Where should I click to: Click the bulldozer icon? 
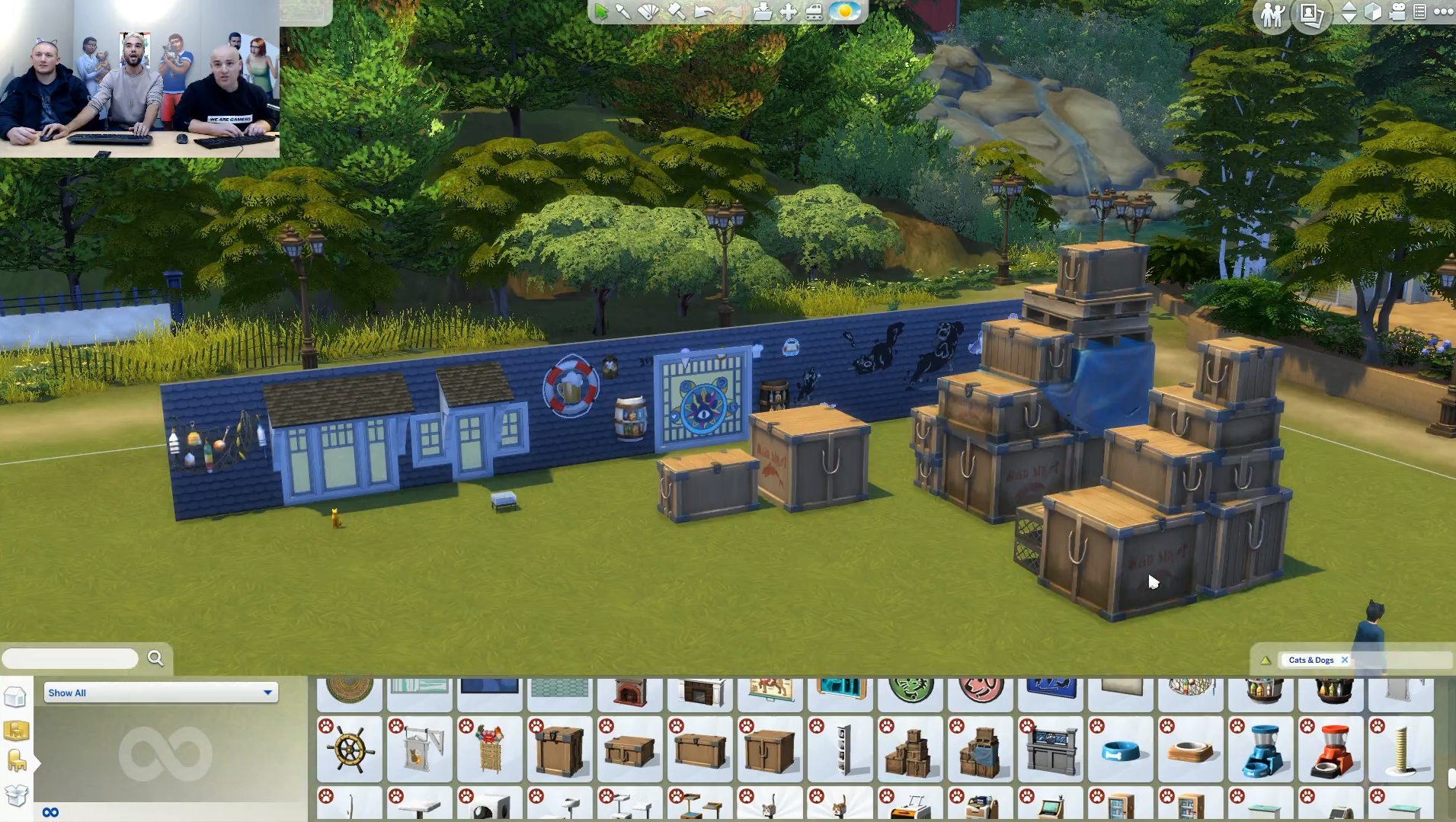[814, 11]
